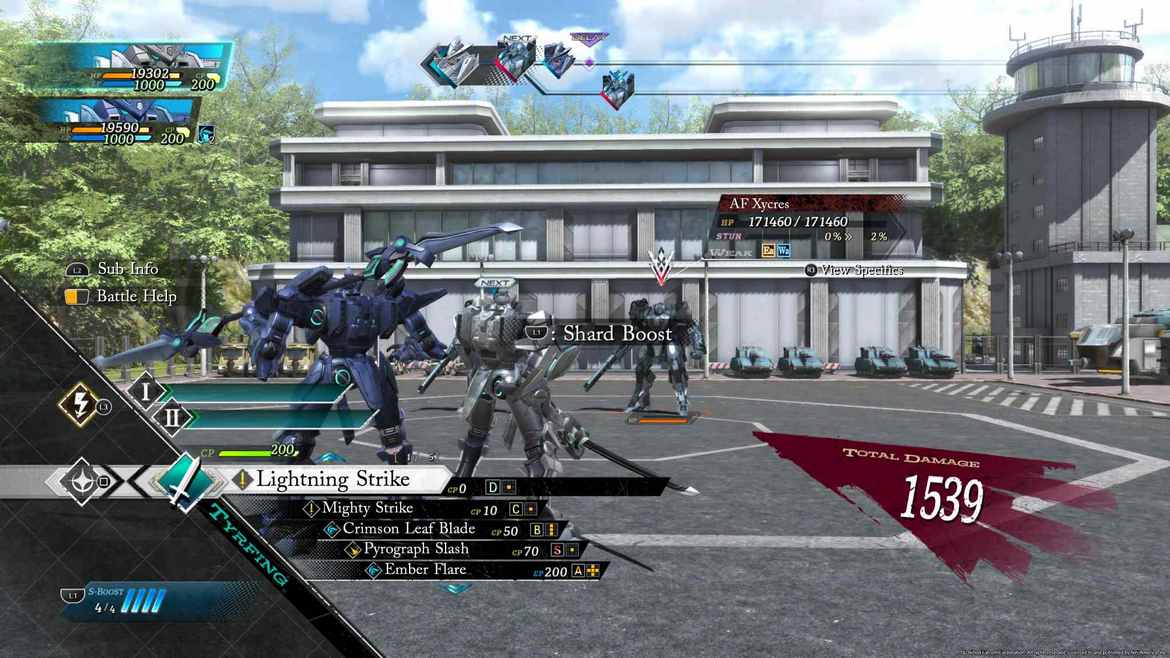Select order slot I
The height and width of the screenshot is (658, 1170).
coord(146,391)
